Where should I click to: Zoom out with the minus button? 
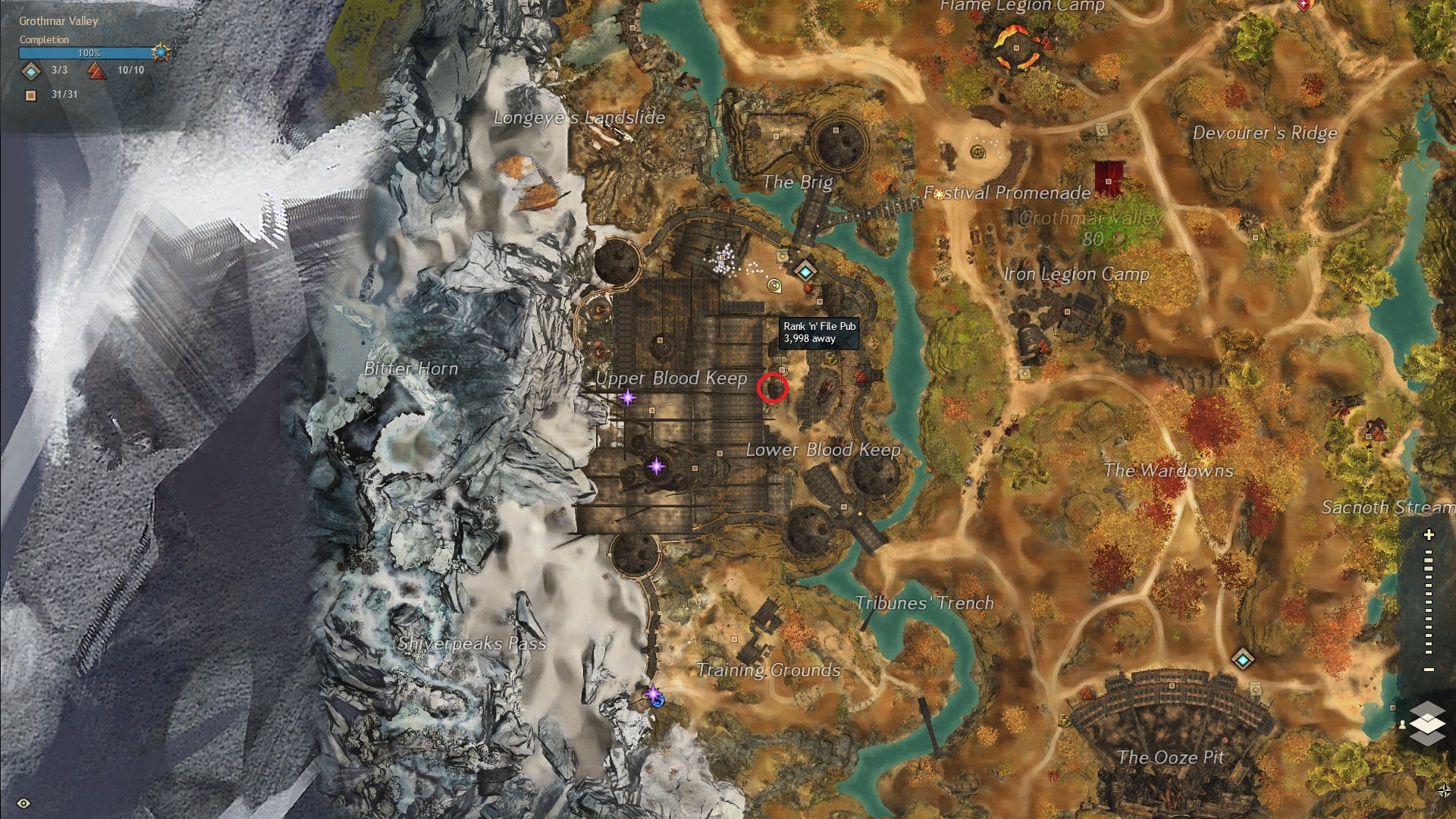point(1429,669)
